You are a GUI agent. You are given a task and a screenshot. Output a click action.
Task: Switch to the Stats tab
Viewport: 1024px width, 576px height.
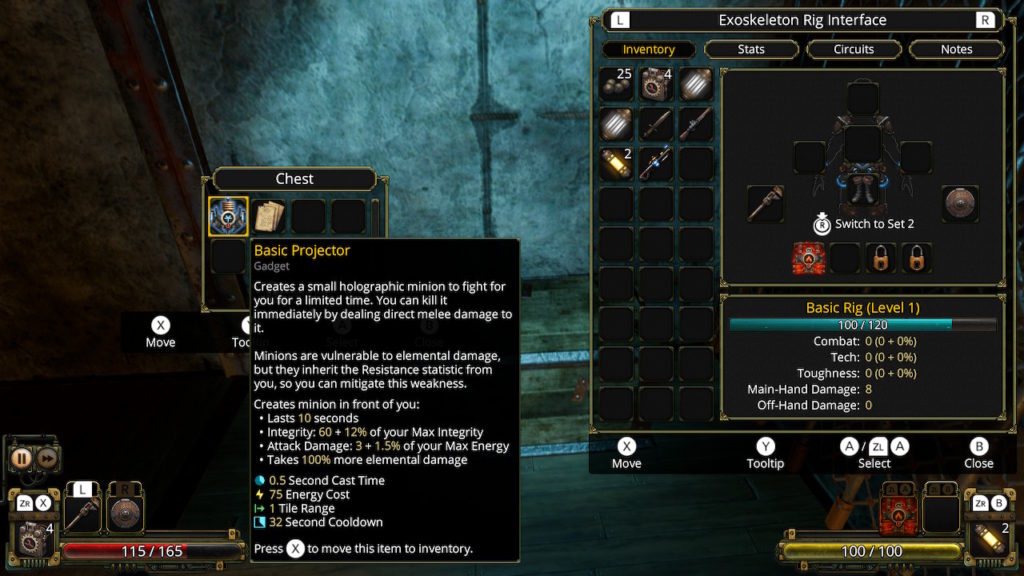(751, 49)
